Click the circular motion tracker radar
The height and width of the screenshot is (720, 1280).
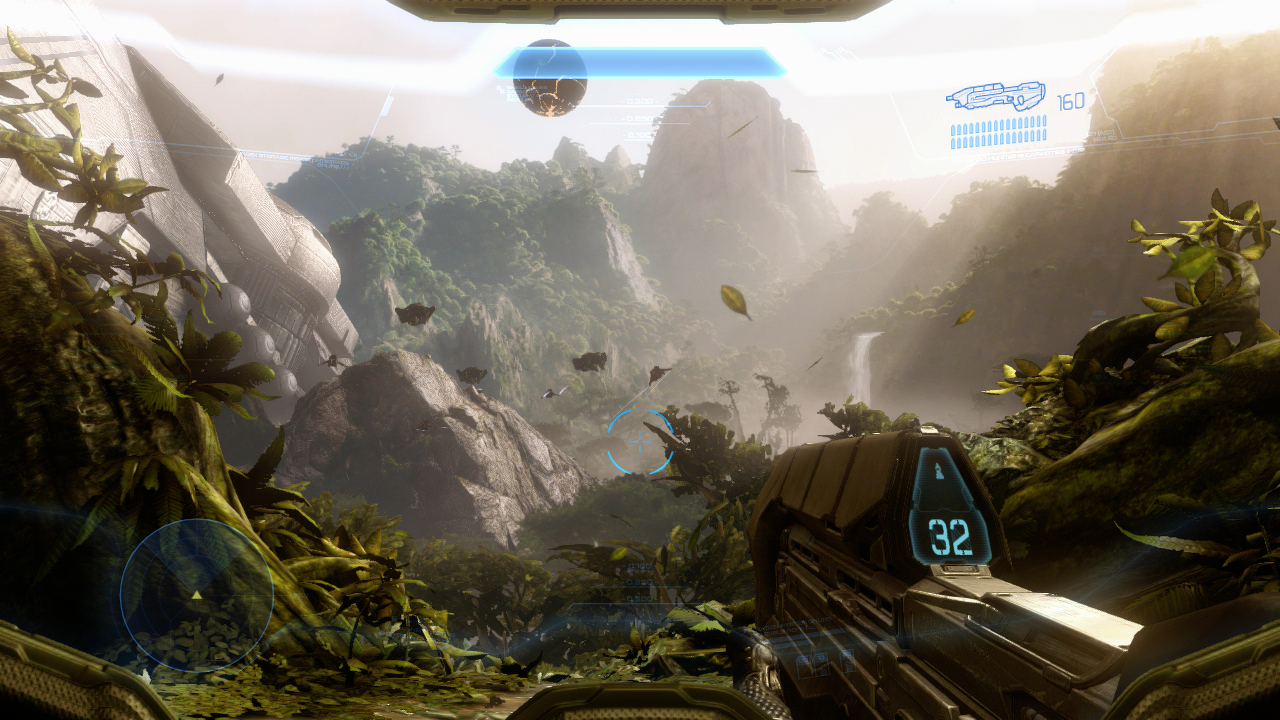click(197, 594)
